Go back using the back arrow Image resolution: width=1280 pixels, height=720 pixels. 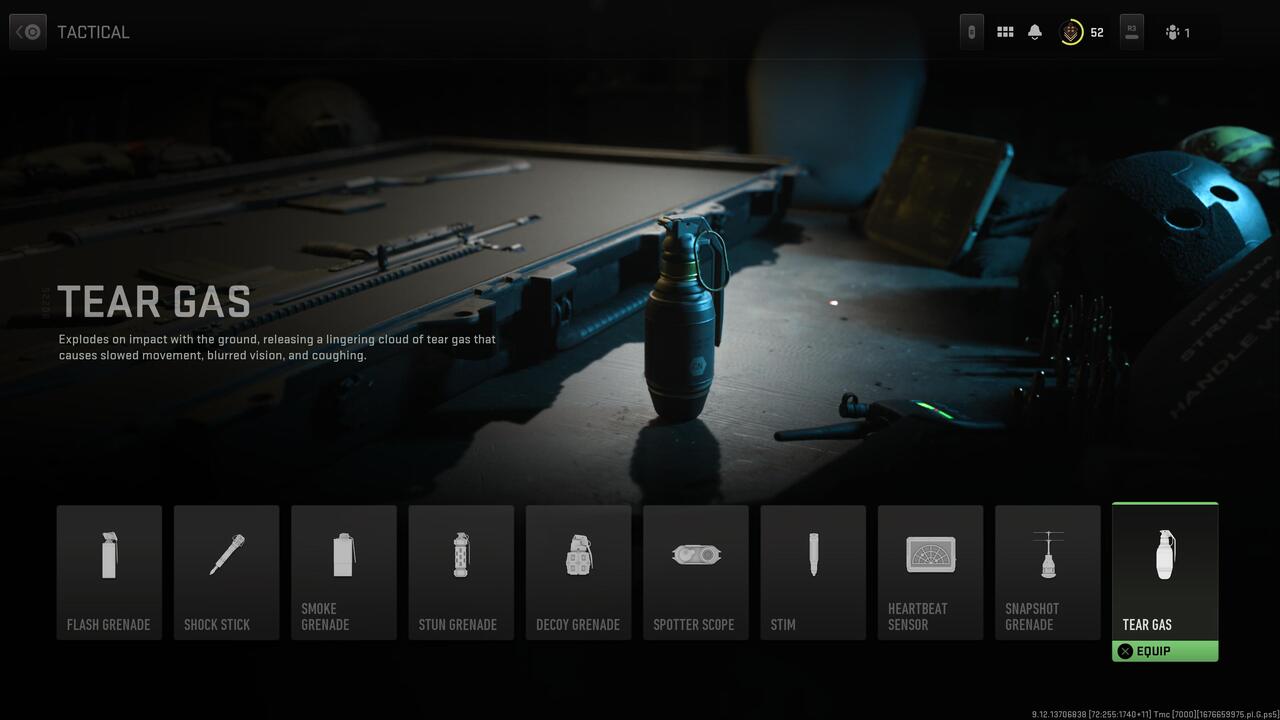pos(27,31)
